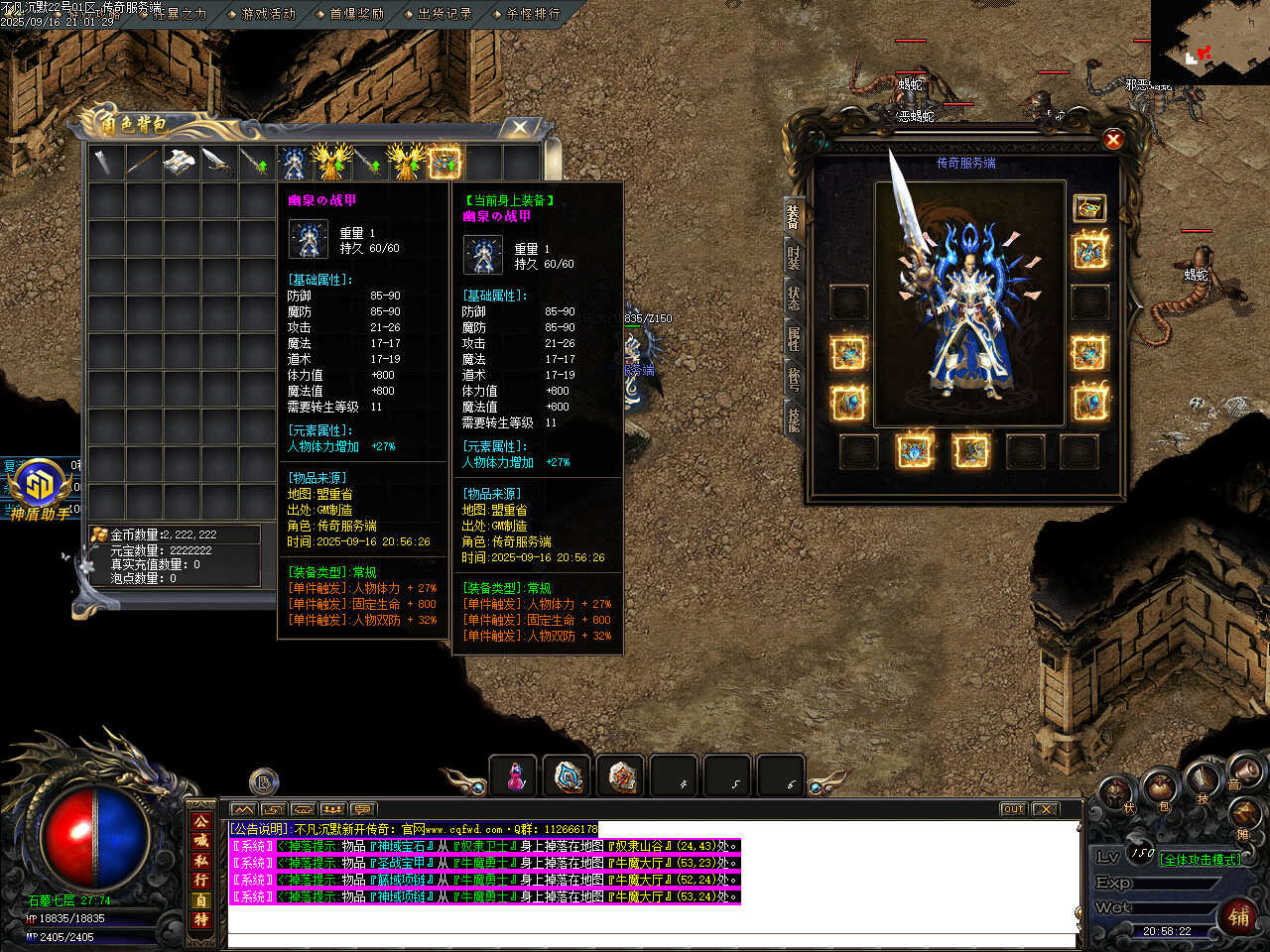The width and height of the screenshot is (1270, 952).
Task: Click the 神盾助手 assistant icon
Action: 40,486
